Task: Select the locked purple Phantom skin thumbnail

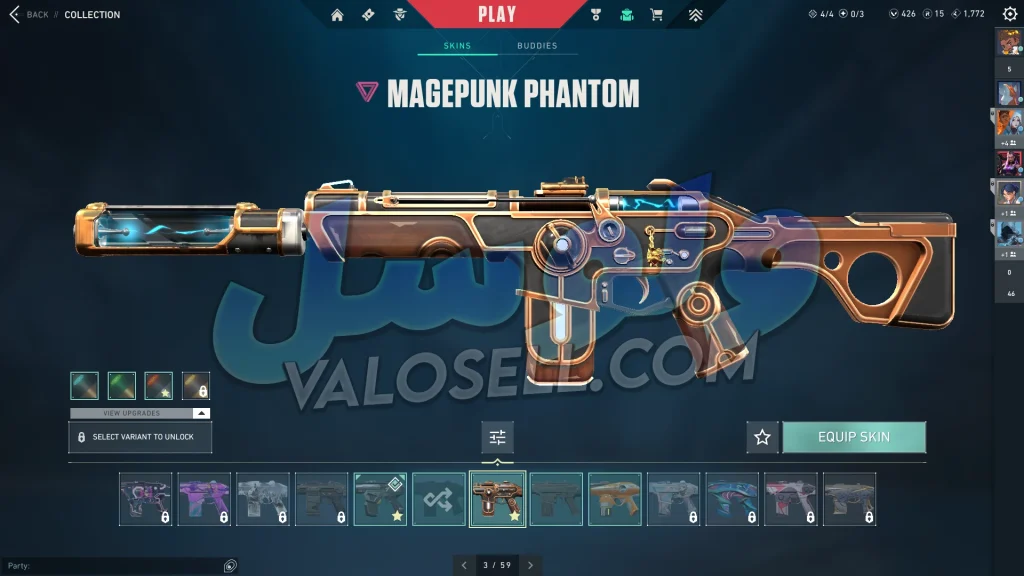Action: 204,499
